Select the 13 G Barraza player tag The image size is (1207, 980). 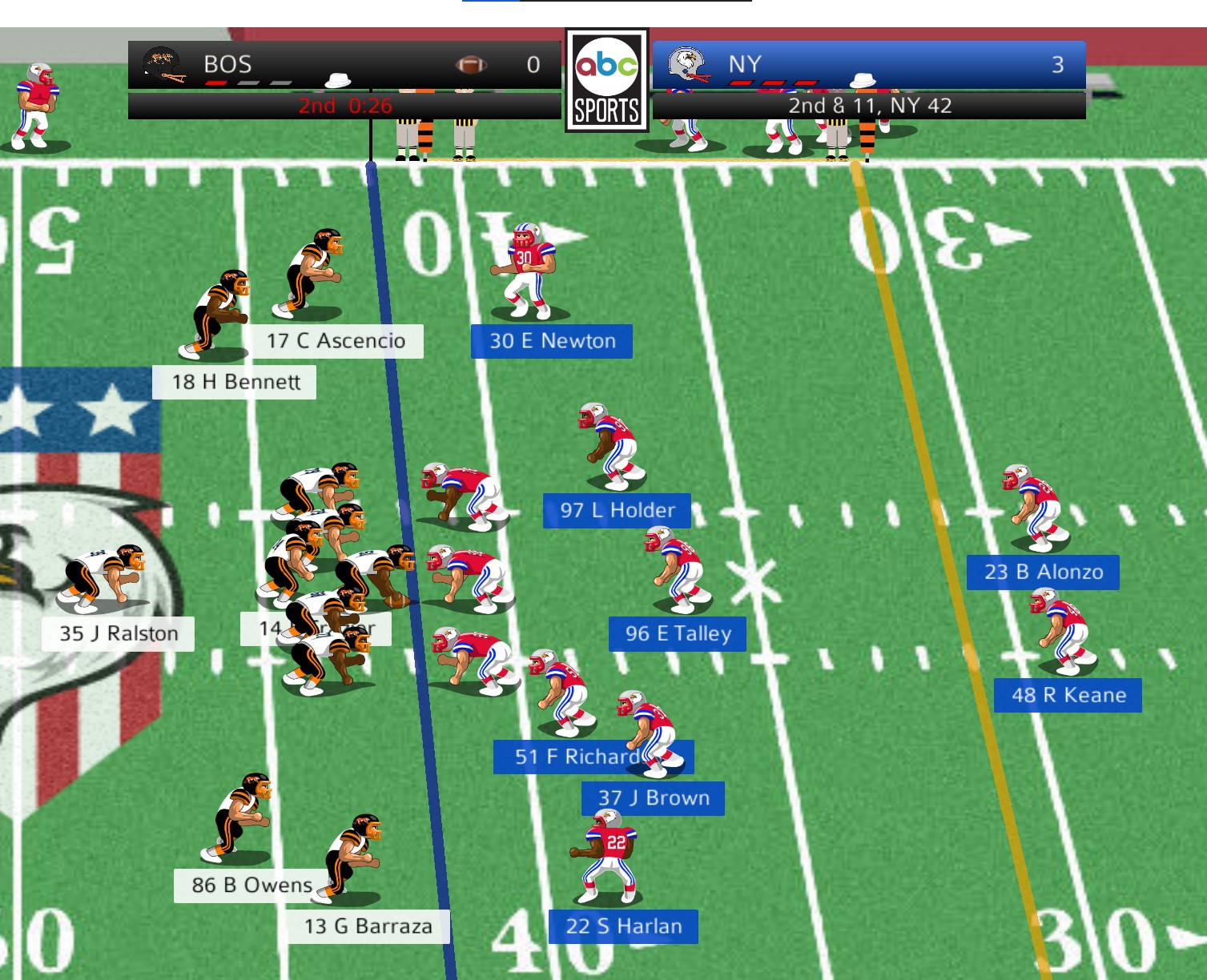[368, 926]
